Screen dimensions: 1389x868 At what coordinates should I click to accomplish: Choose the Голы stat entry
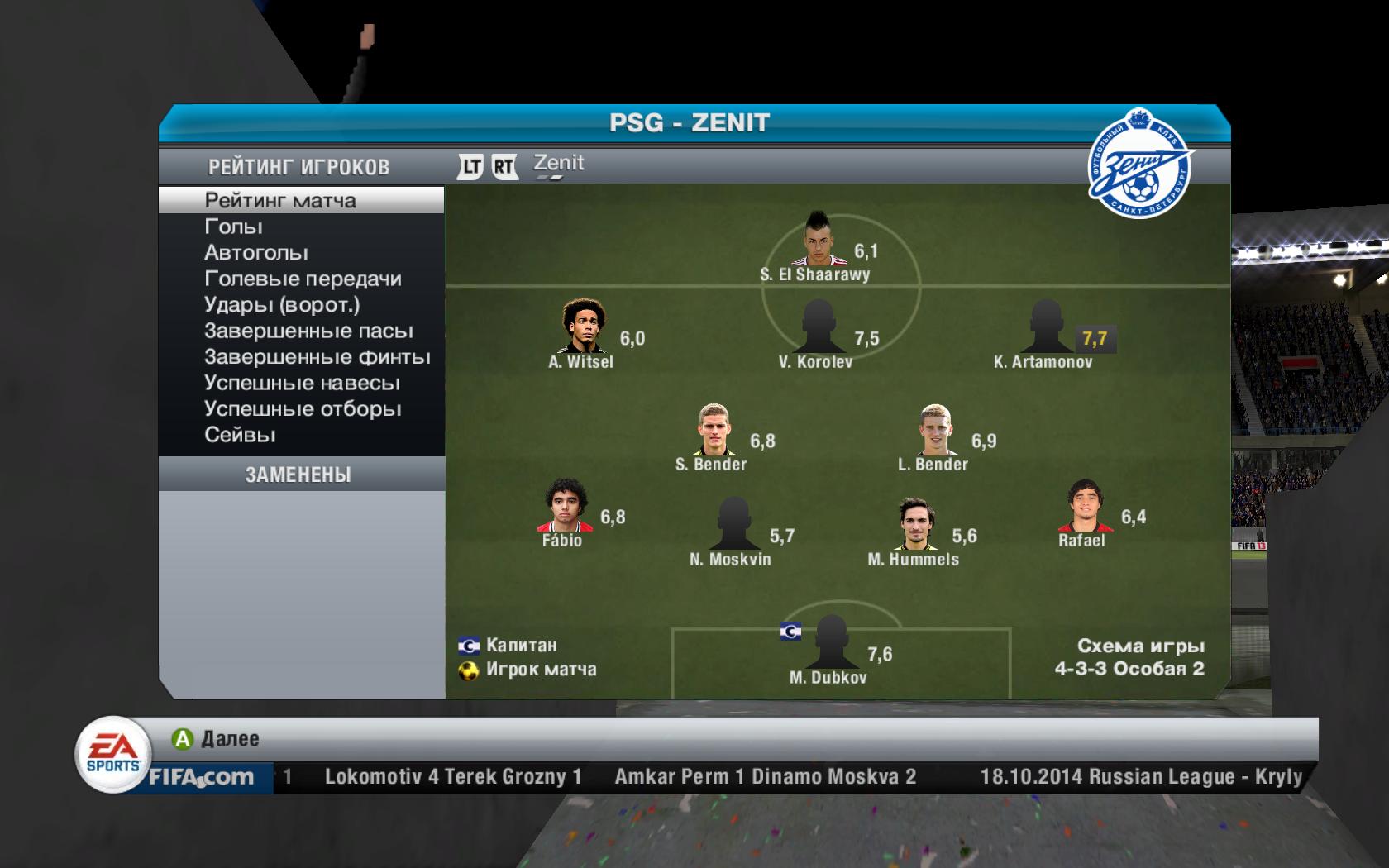233,227
